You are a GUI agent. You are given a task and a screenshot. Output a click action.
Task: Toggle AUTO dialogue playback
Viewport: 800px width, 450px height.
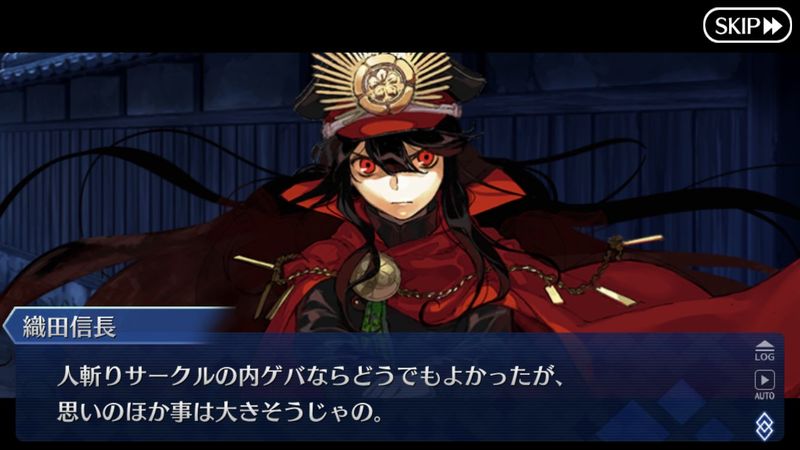point(764,383)
